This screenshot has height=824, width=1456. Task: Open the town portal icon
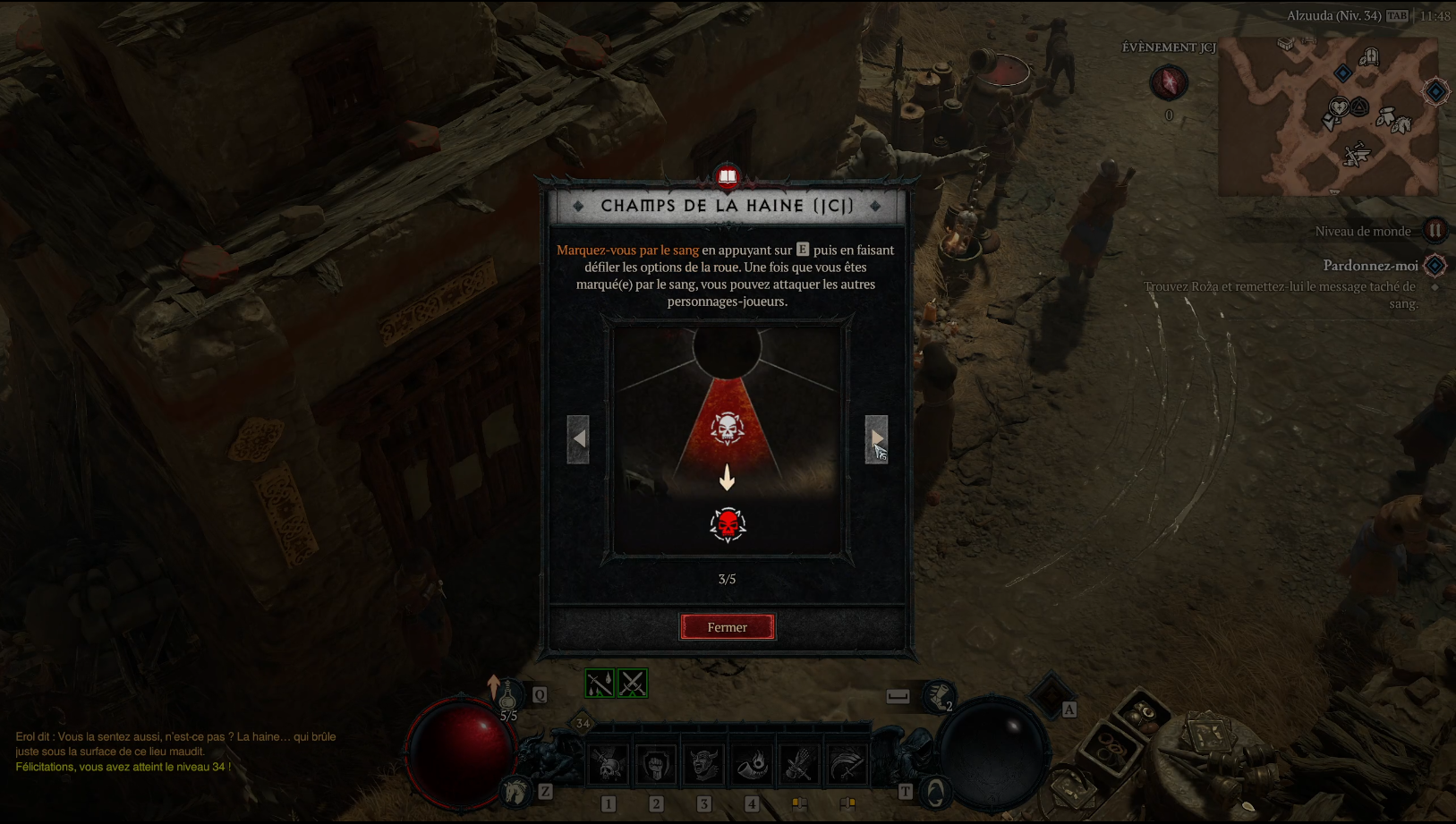coord(936,793)
